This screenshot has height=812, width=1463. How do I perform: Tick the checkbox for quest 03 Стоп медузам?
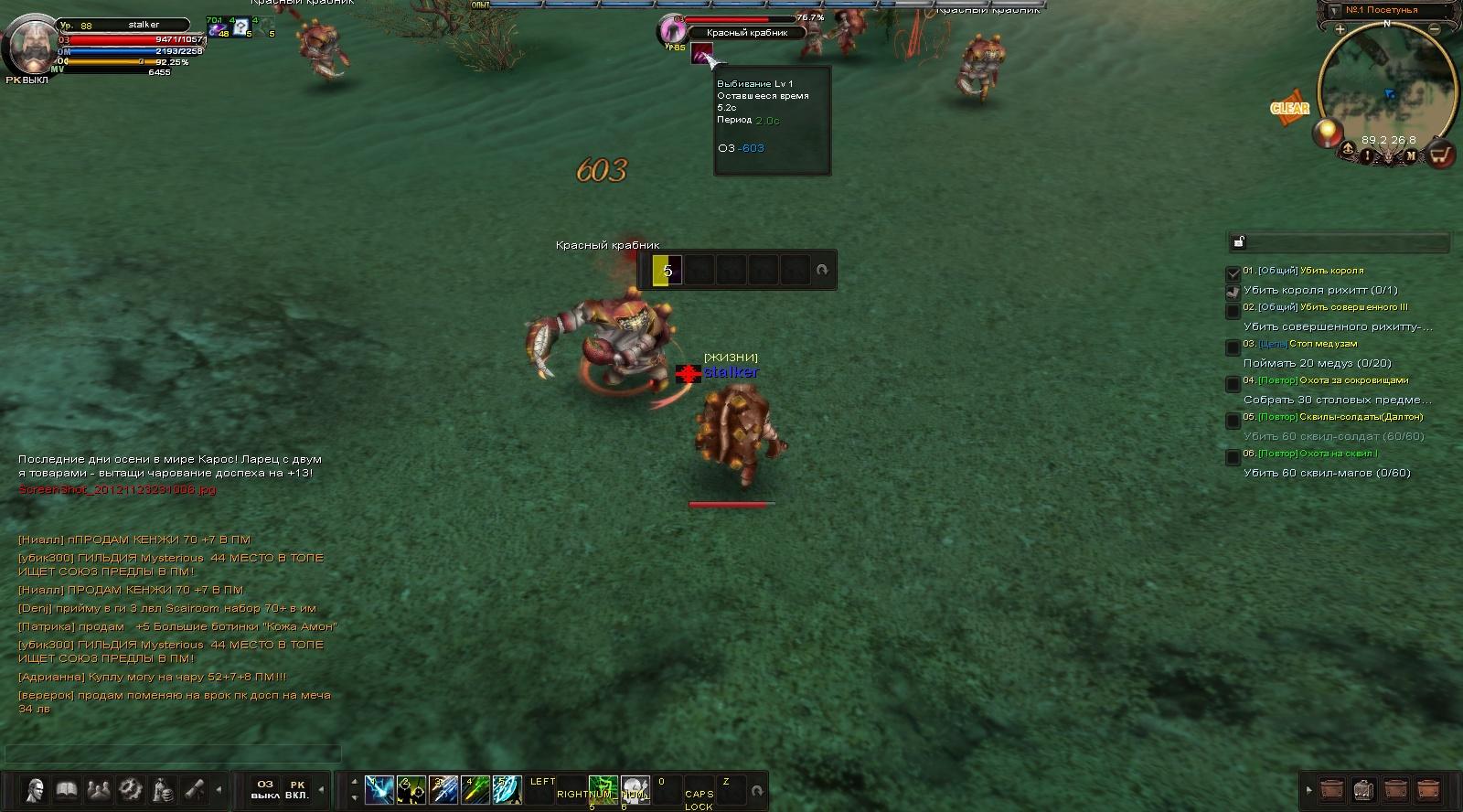pos(1233,347)
